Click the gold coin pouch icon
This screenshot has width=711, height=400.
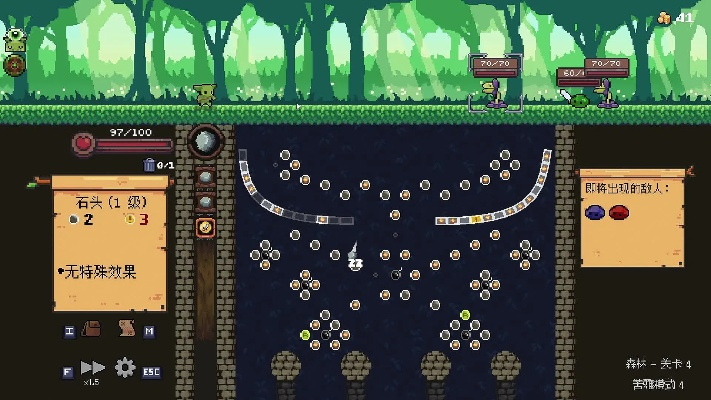point(665,17)
